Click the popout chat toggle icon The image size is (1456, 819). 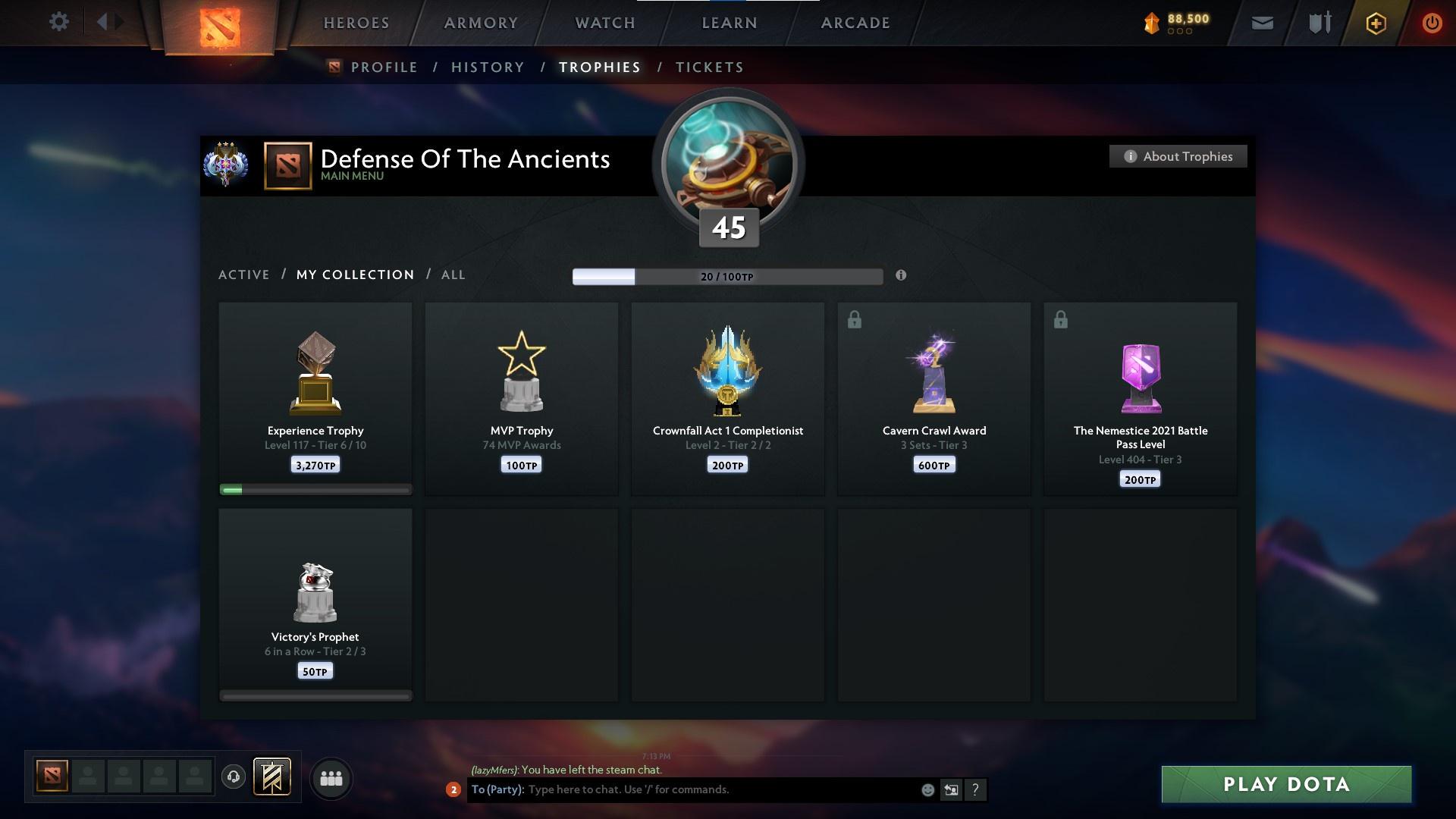[952, 789]
